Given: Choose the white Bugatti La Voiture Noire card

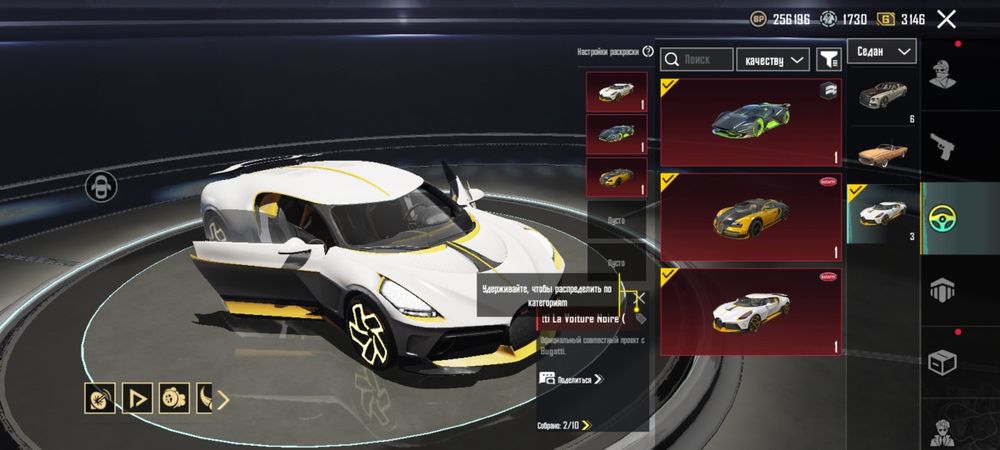Looking at the screenshot, I should point(750,311).
